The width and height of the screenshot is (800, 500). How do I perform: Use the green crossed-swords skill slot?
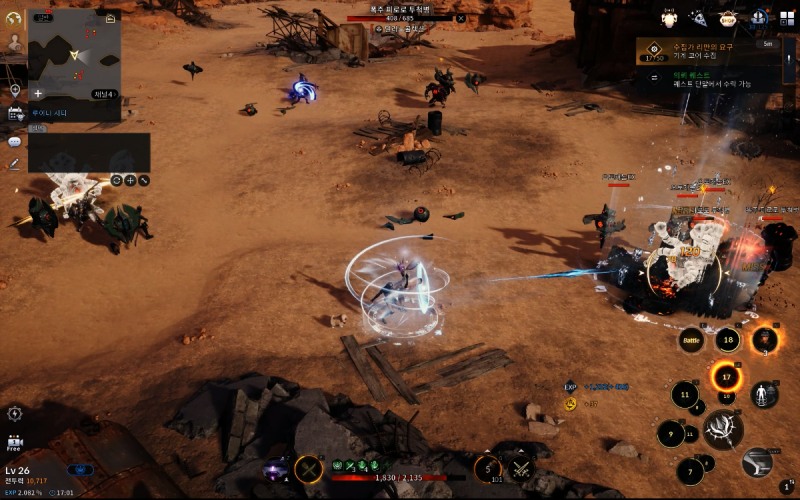pyautogui.click(x=309, y=469)
